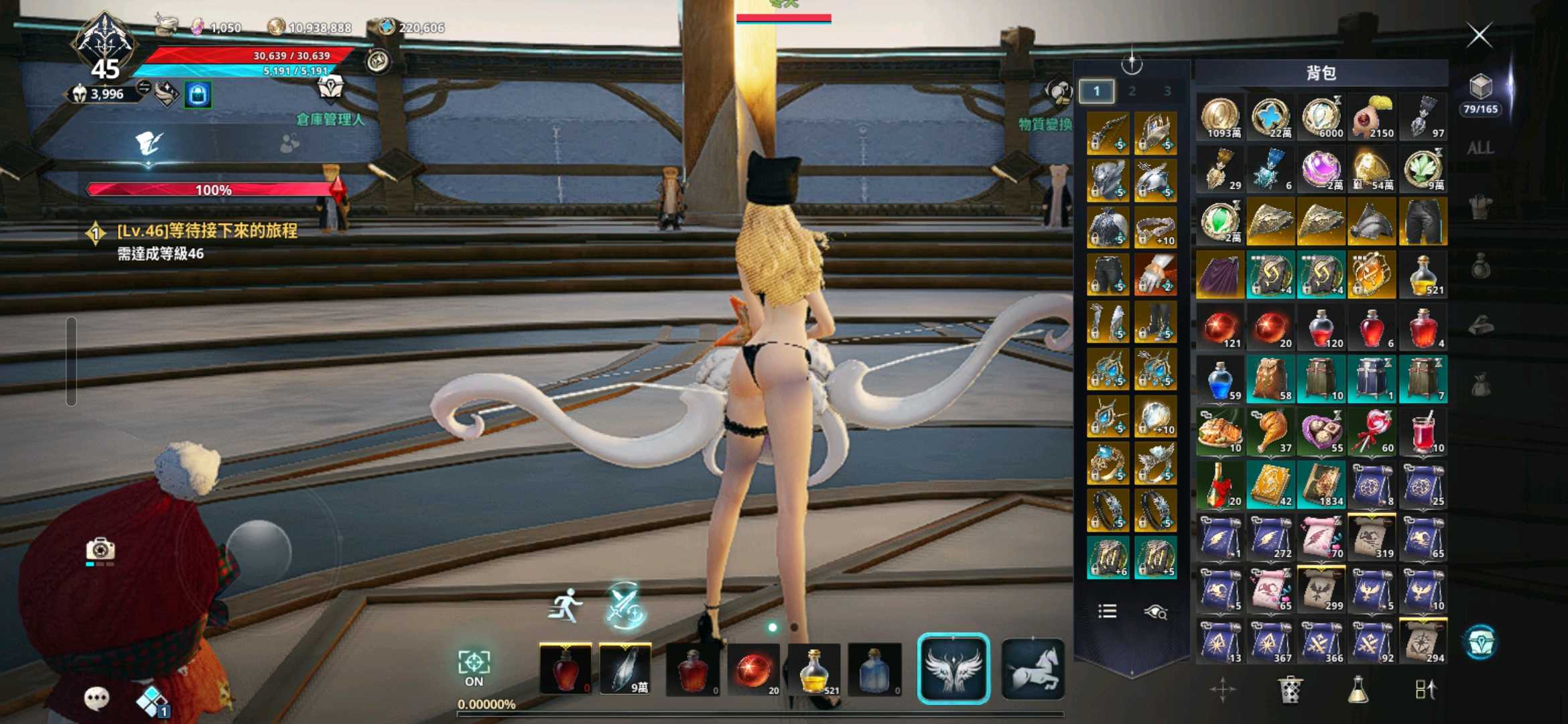1568x724 pixels.
Task: Toggle the running sprint icon
Action: tap(566, 605)
